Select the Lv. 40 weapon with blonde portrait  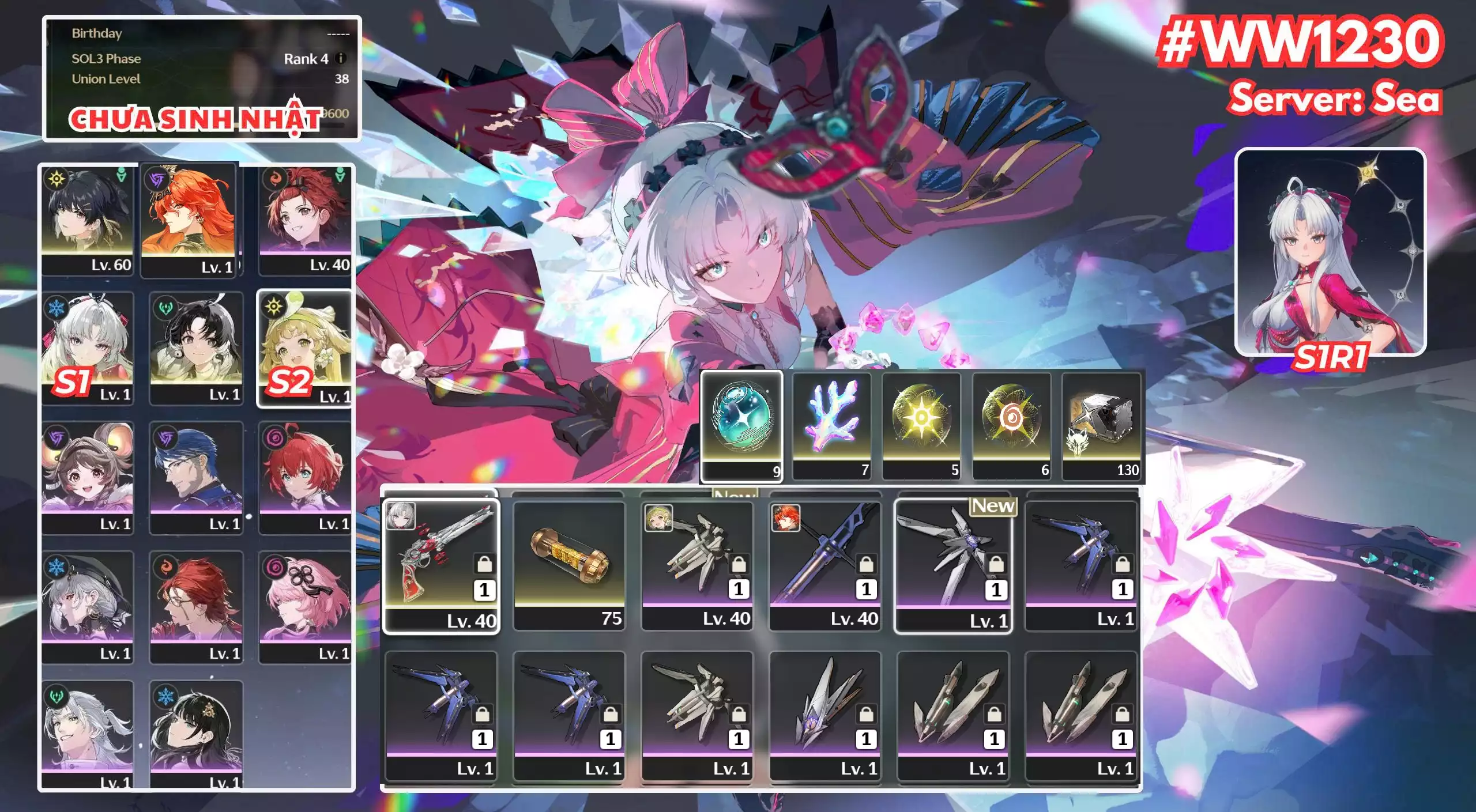[697, 565]
